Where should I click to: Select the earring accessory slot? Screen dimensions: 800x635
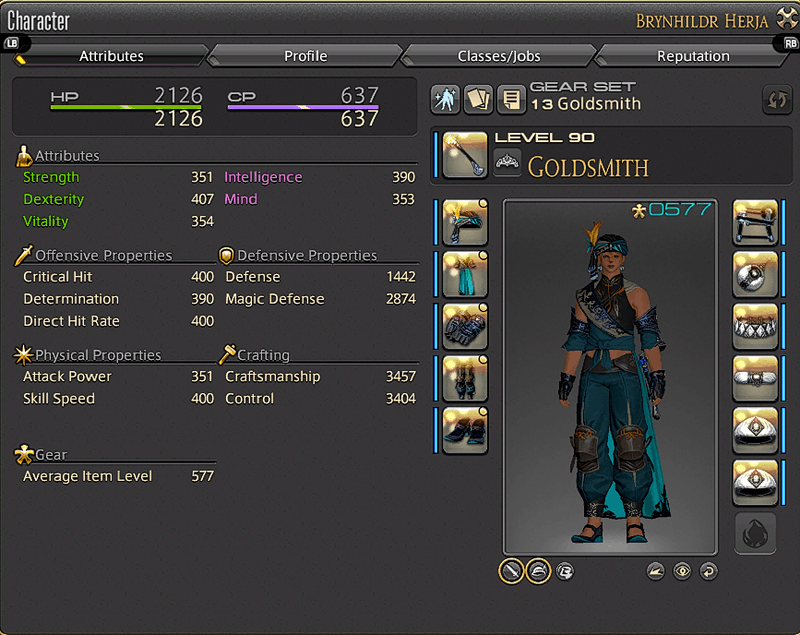[x=756, y=274]
